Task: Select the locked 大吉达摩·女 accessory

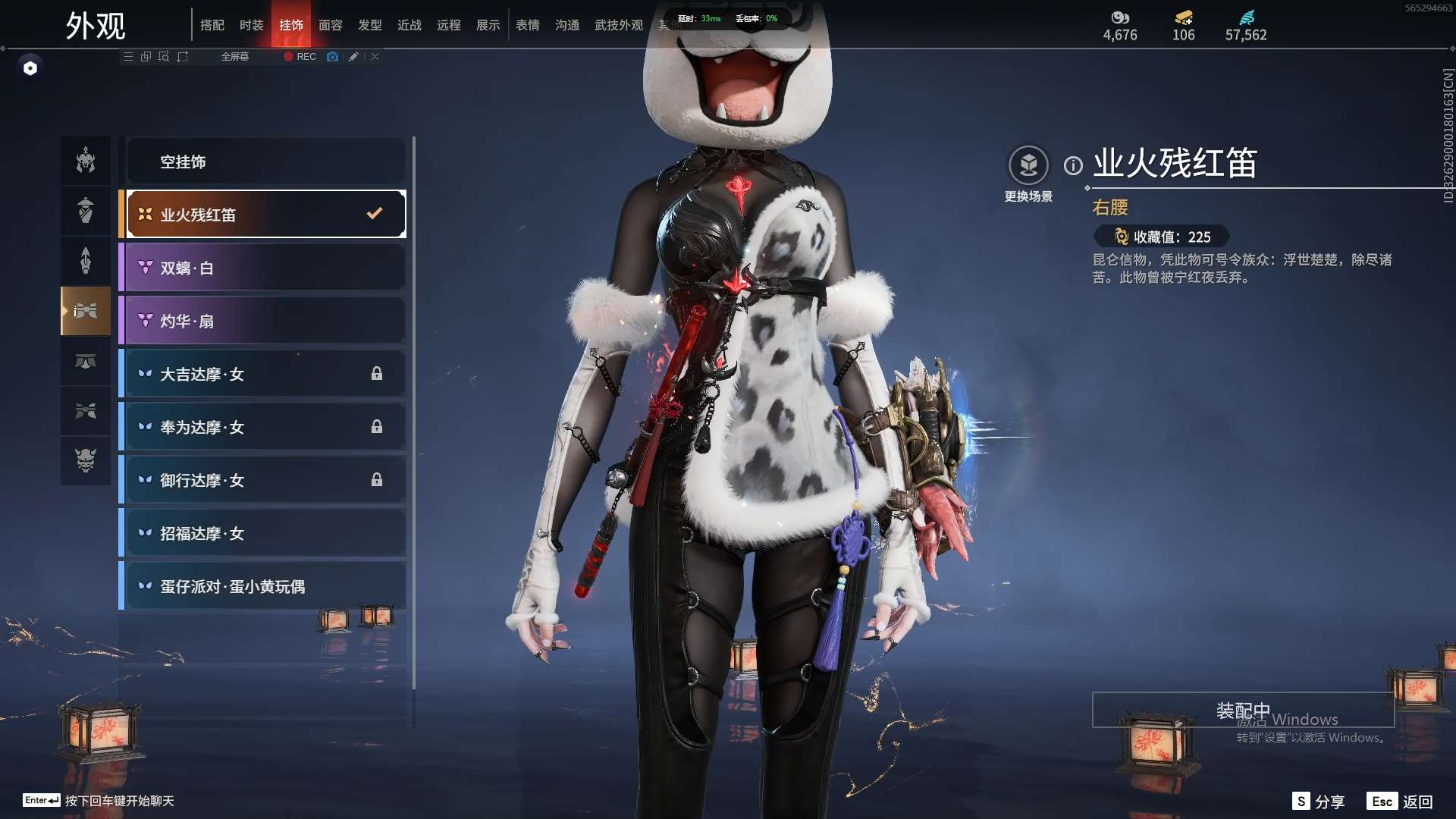Action: (265, 374)
